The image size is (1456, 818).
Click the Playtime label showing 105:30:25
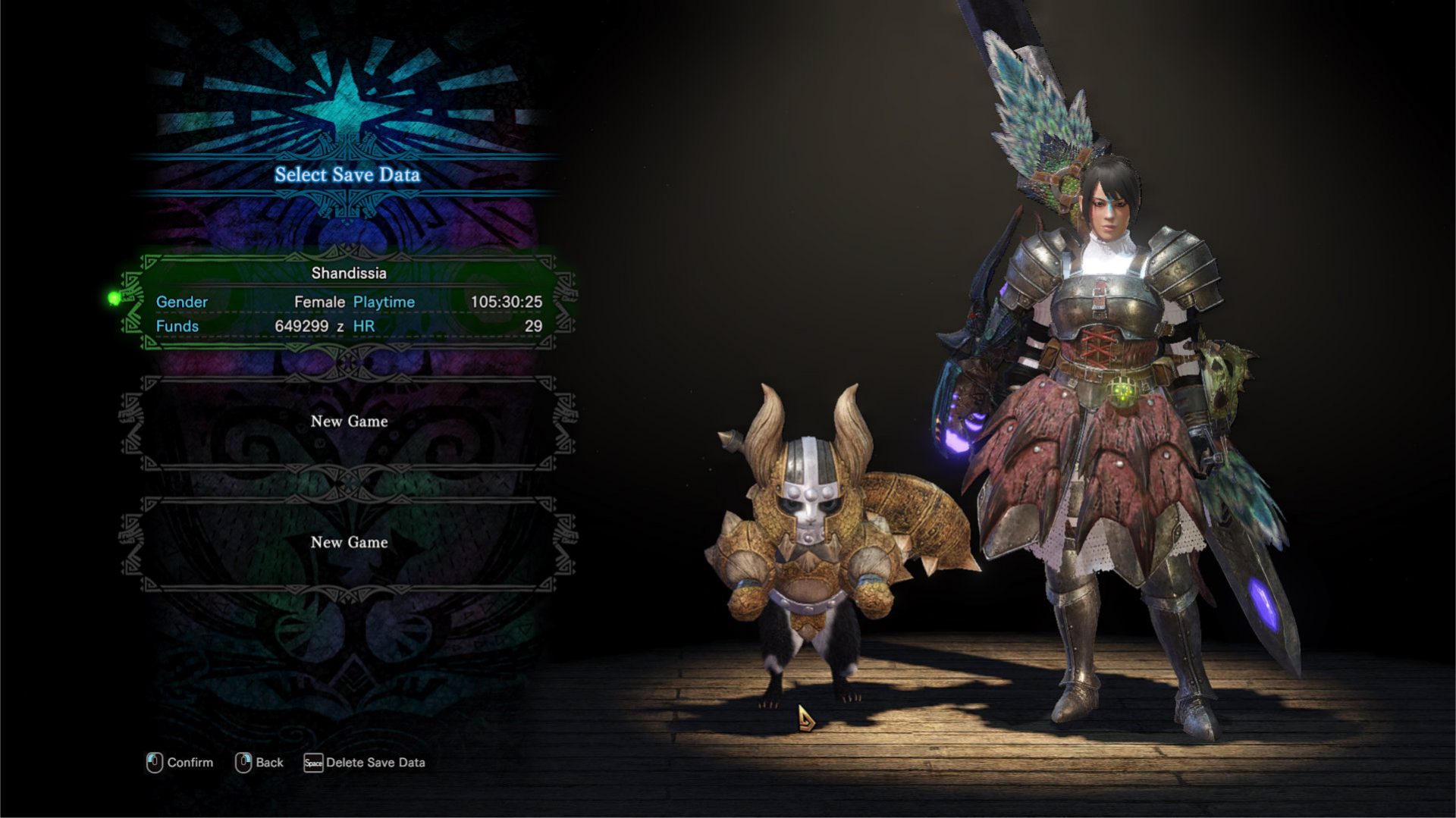coord(384,302)
